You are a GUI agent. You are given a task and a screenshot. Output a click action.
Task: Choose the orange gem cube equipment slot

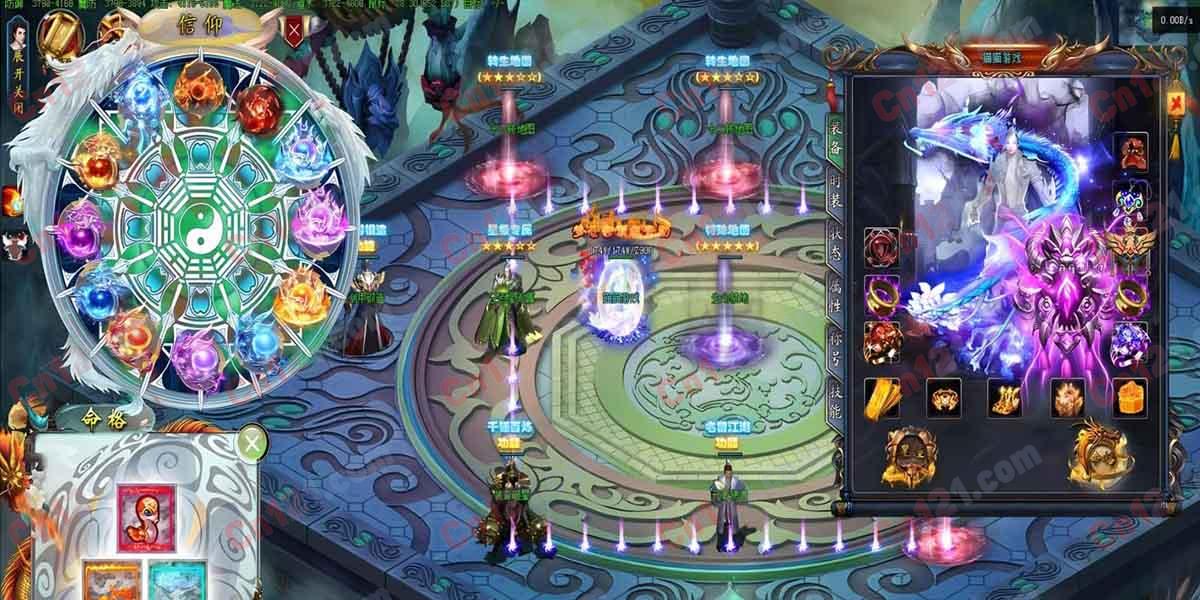[1130, 397]
